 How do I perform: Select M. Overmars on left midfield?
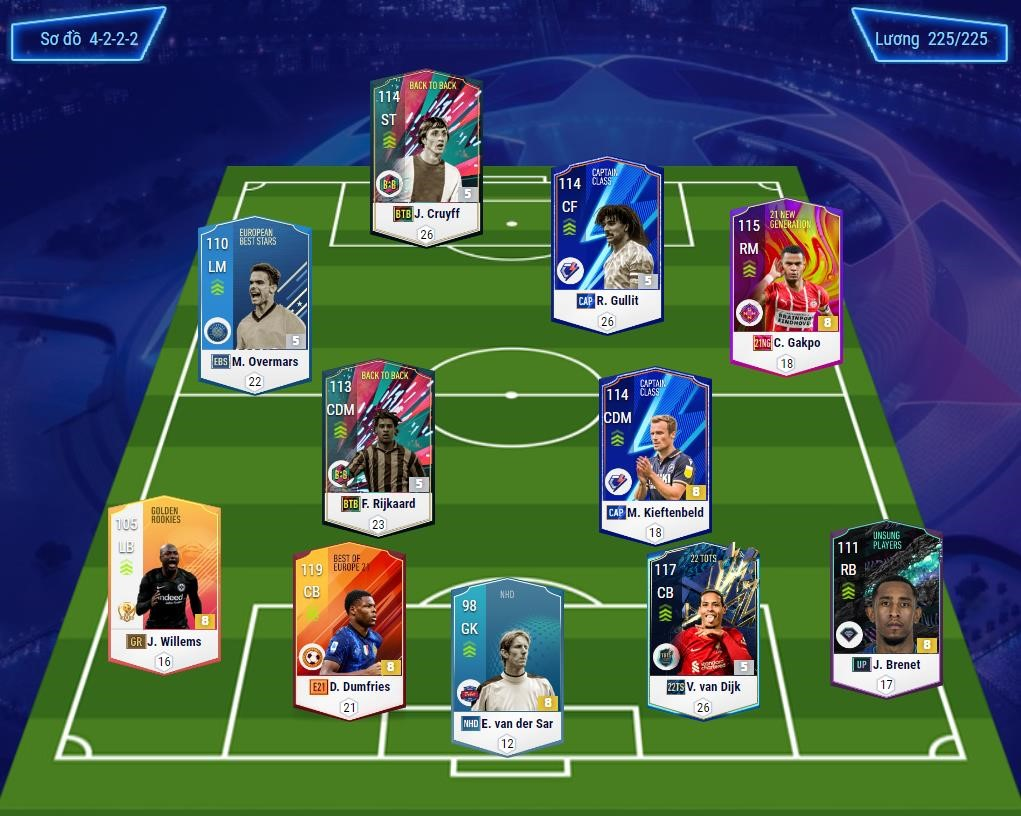(255, 300)
